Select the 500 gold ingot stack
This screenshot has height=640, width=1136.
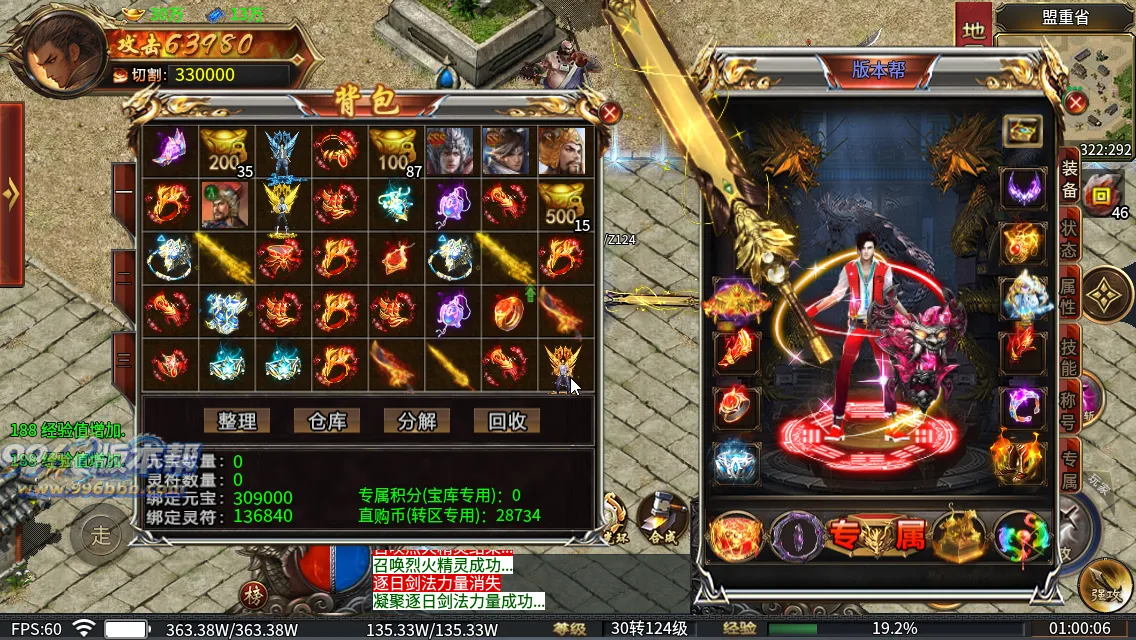[x=564, y=206]
